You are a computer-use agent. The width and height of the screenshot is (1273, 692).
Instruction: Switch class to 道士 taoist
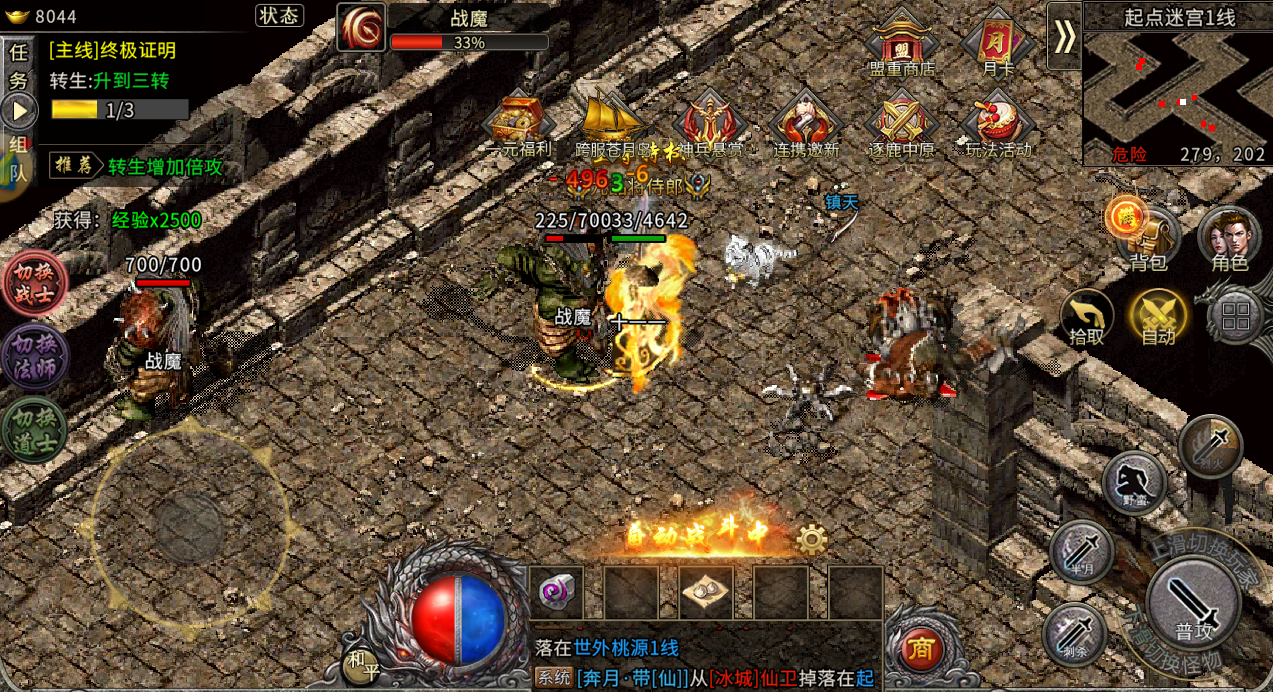coord(36,430)
